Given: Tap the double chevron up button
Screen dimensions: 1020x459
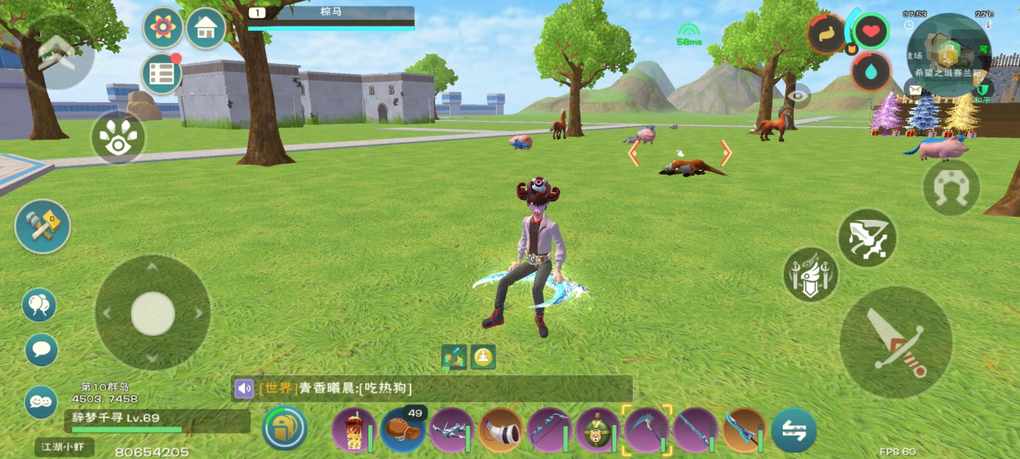Looking at the screenshot, I should point(57,52).
